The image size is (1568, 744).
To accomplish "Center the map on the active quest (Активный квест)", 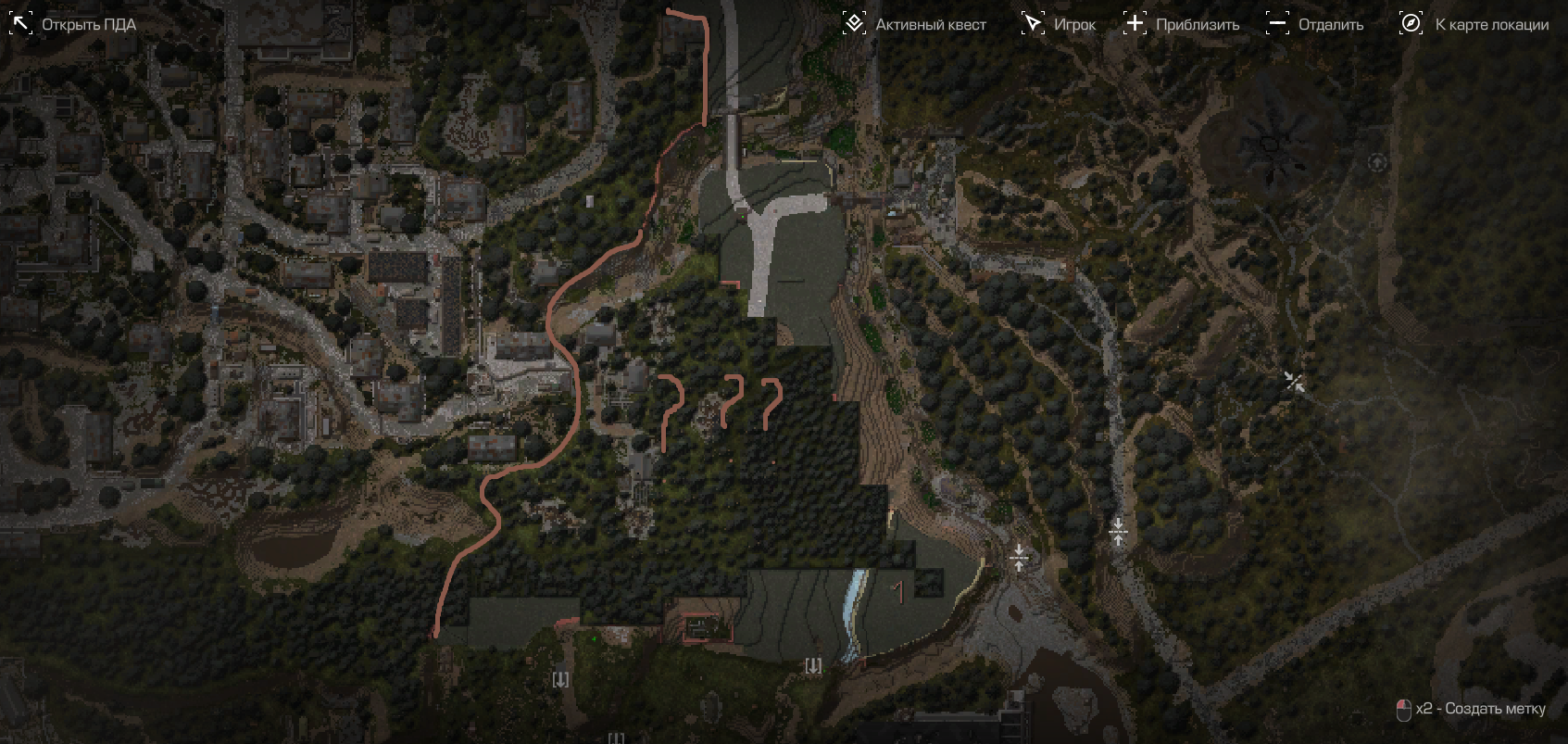I will 914,24.
